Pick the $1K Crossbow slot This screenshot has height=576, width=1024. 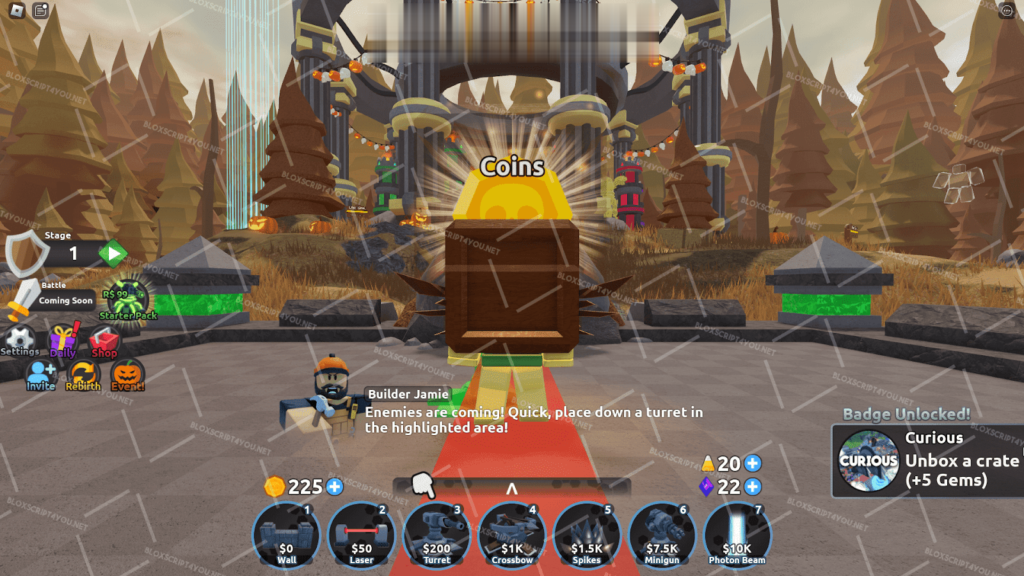point(512,535)
